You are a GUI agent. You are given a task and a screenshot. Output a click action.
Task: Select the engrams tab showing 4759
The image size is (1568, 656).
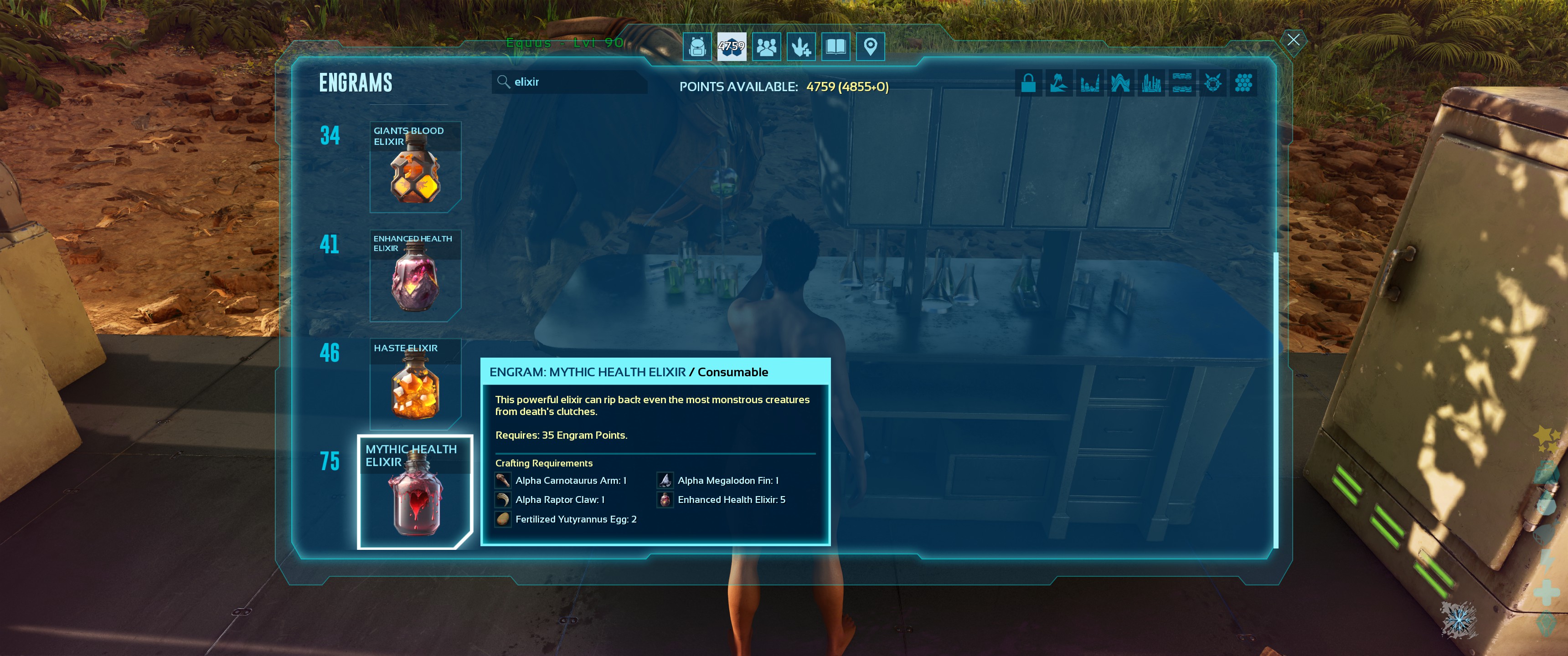point(731,47)
